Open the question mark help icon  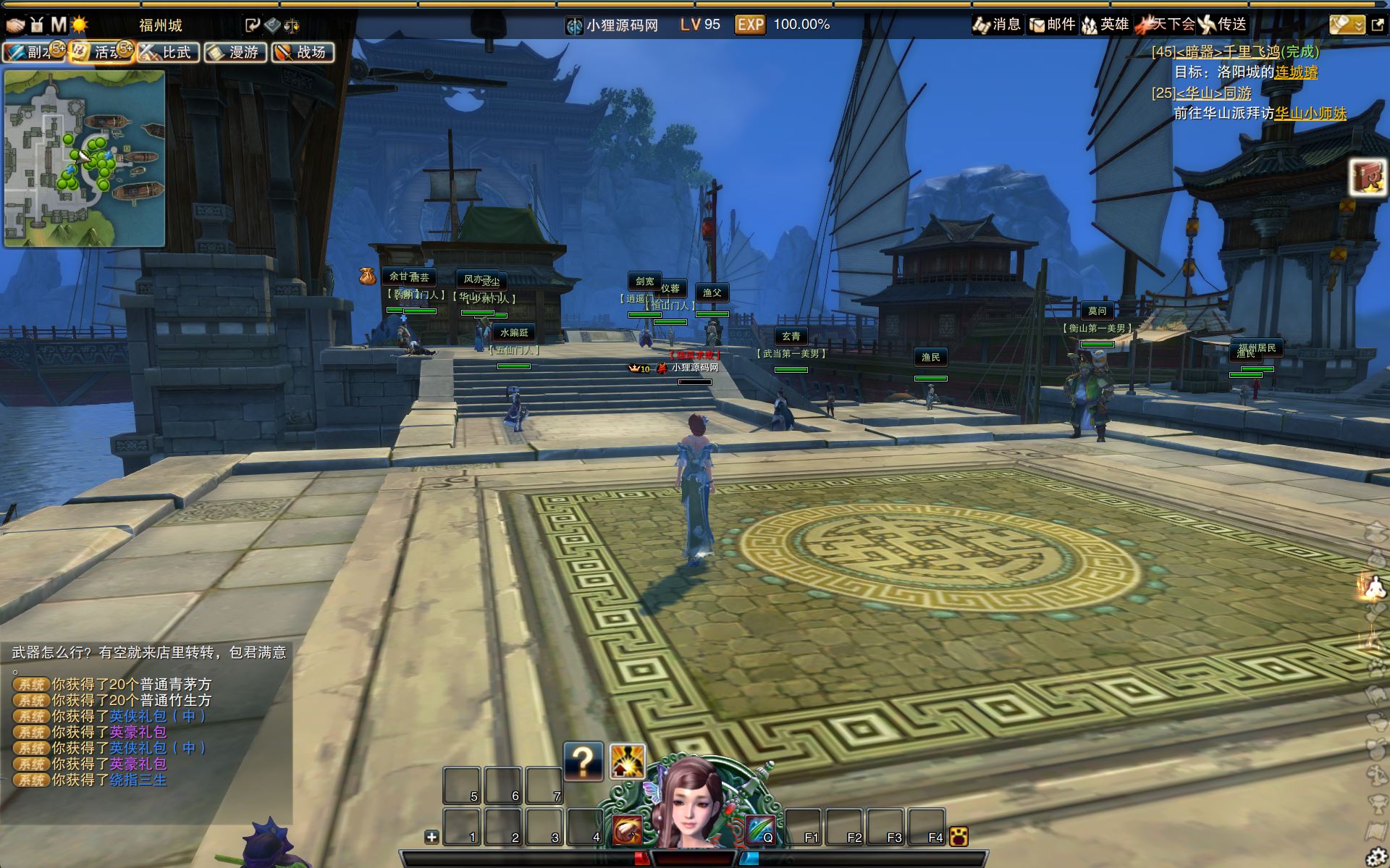click(583, 761)
